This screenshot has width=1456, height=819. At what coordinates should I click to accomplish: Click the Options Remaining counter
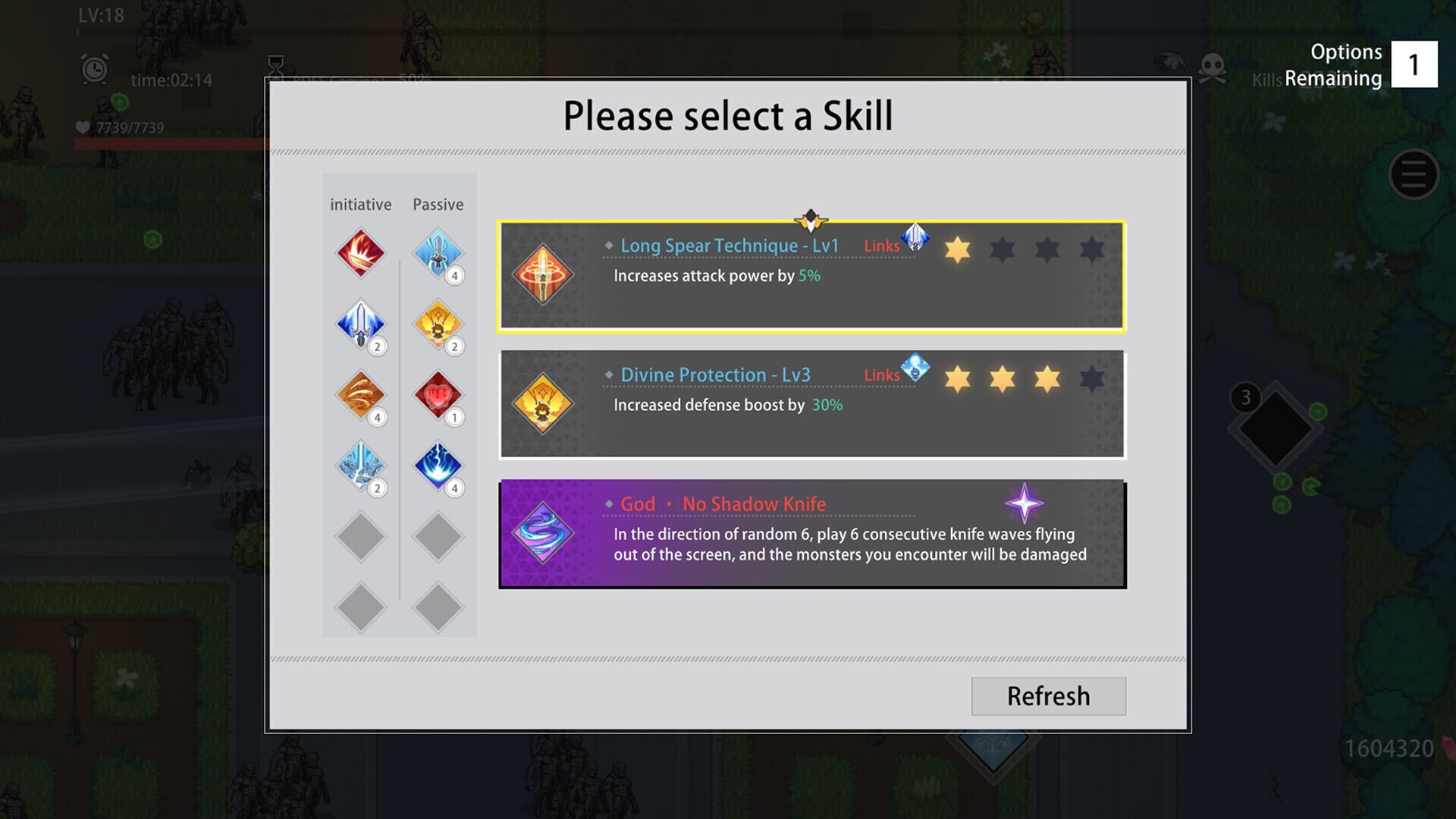tap(1415, 64)
